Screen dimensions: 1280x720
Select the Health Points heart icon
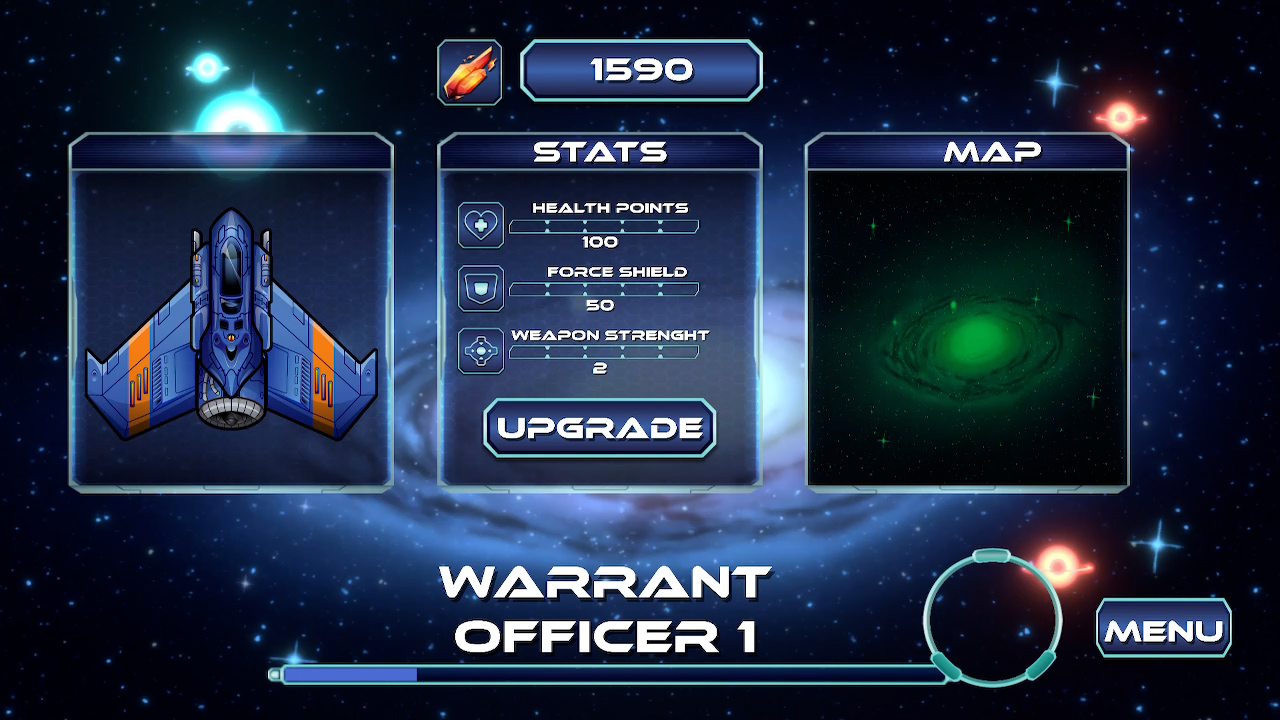[479, 224]
